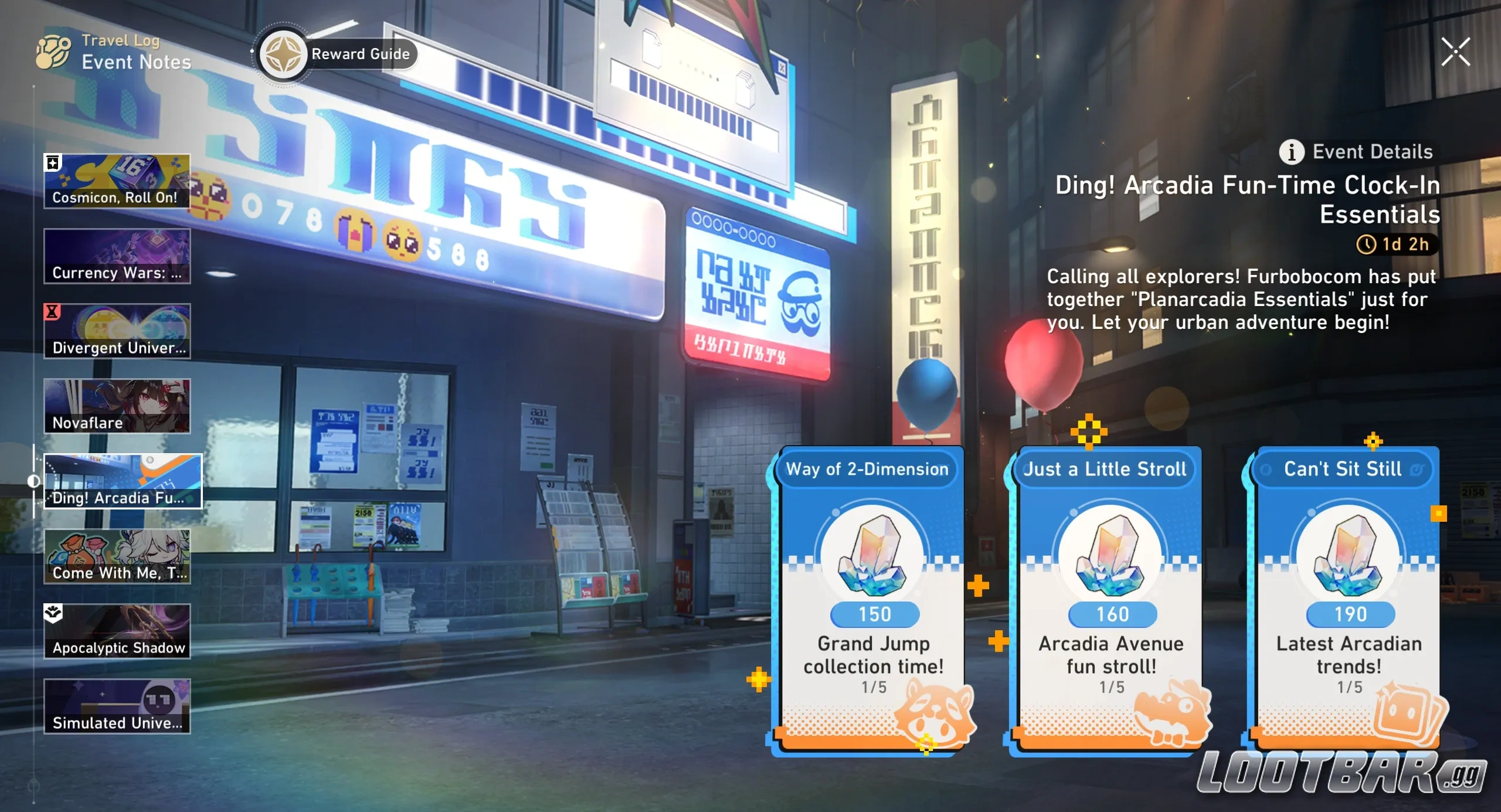Show the Apocalyptic Shadow event
This screenshot has width=1501, height=812.
[x=117, y=631]
